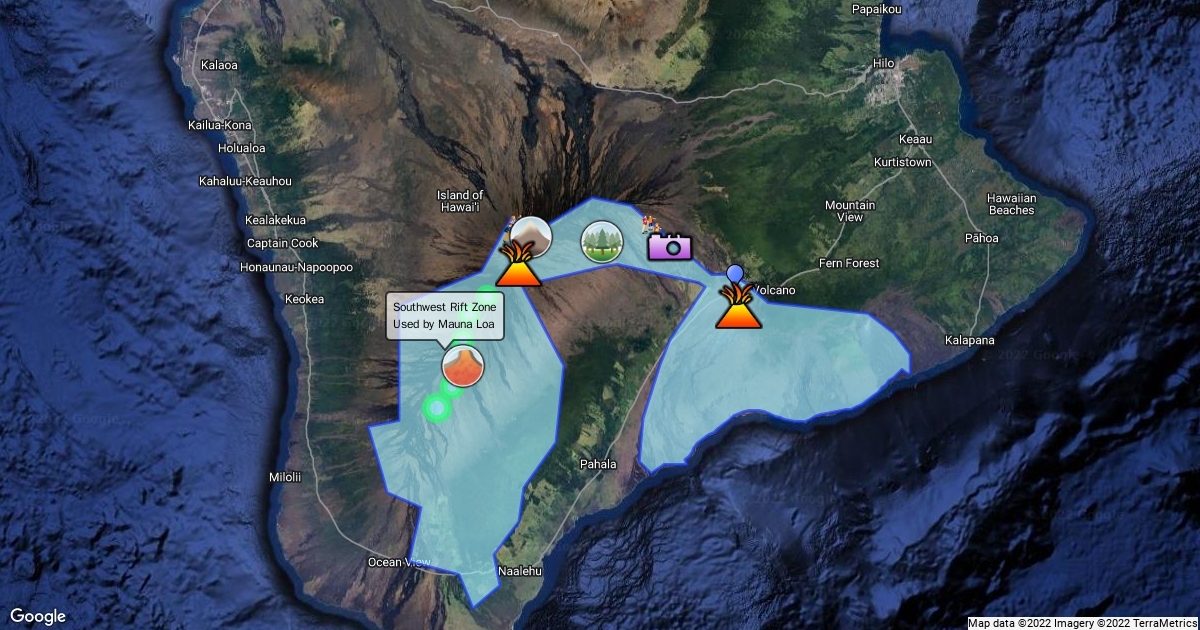Select the blue pin marker near Volcano
The image size is (1200, 630).
(735, 272)
